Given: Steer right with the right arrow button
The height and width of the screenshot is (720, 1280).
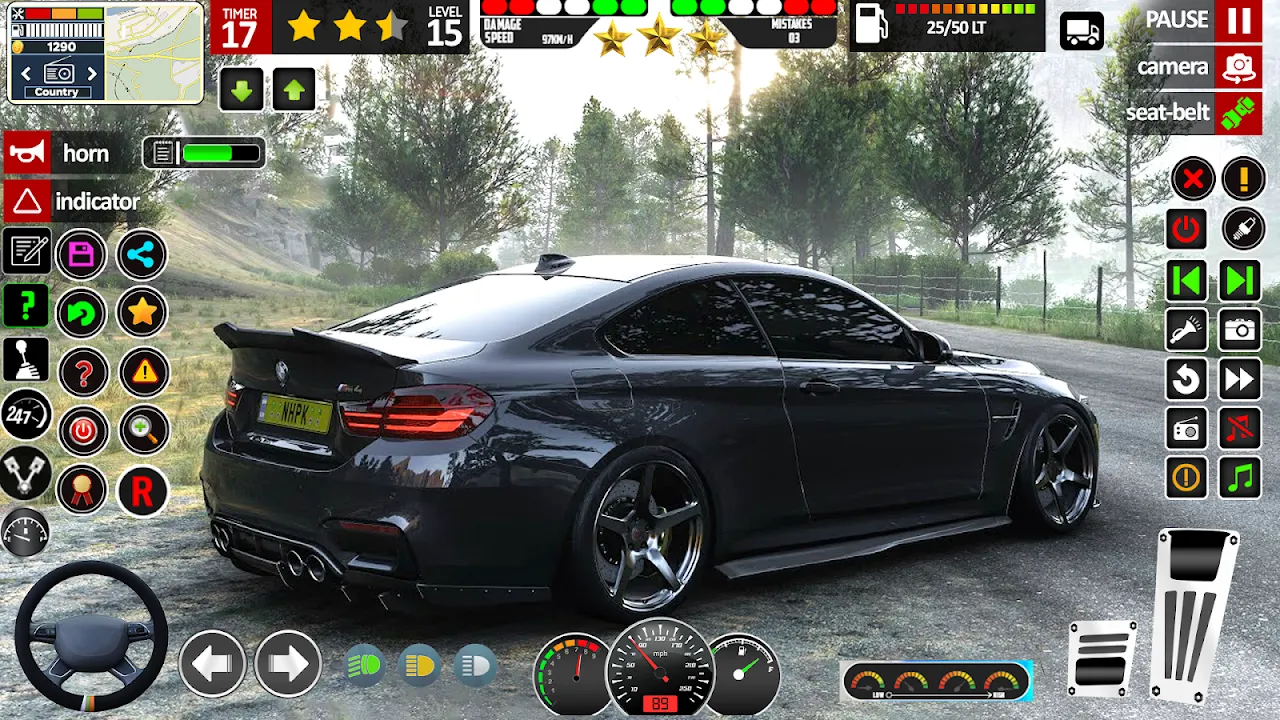Looking at the screenshot, I should pyautogui.click(x=287, y=663).
